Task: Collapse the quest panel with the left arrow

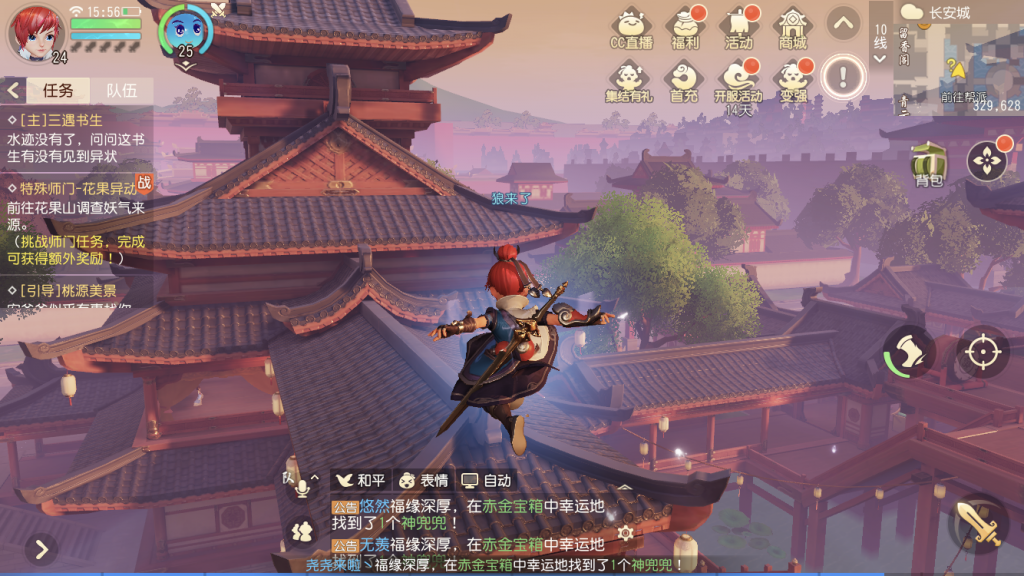Action: coord(14,90)
